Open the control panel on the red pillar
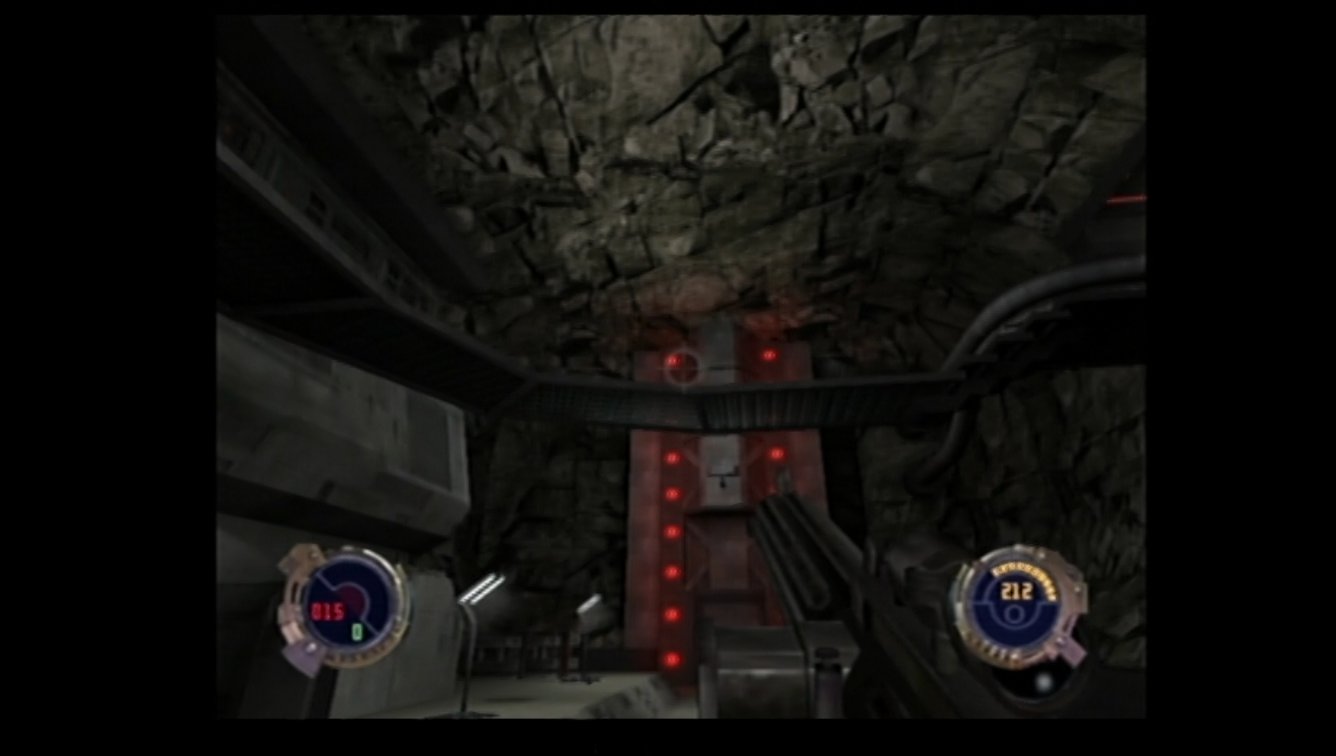 coord(721,470)
